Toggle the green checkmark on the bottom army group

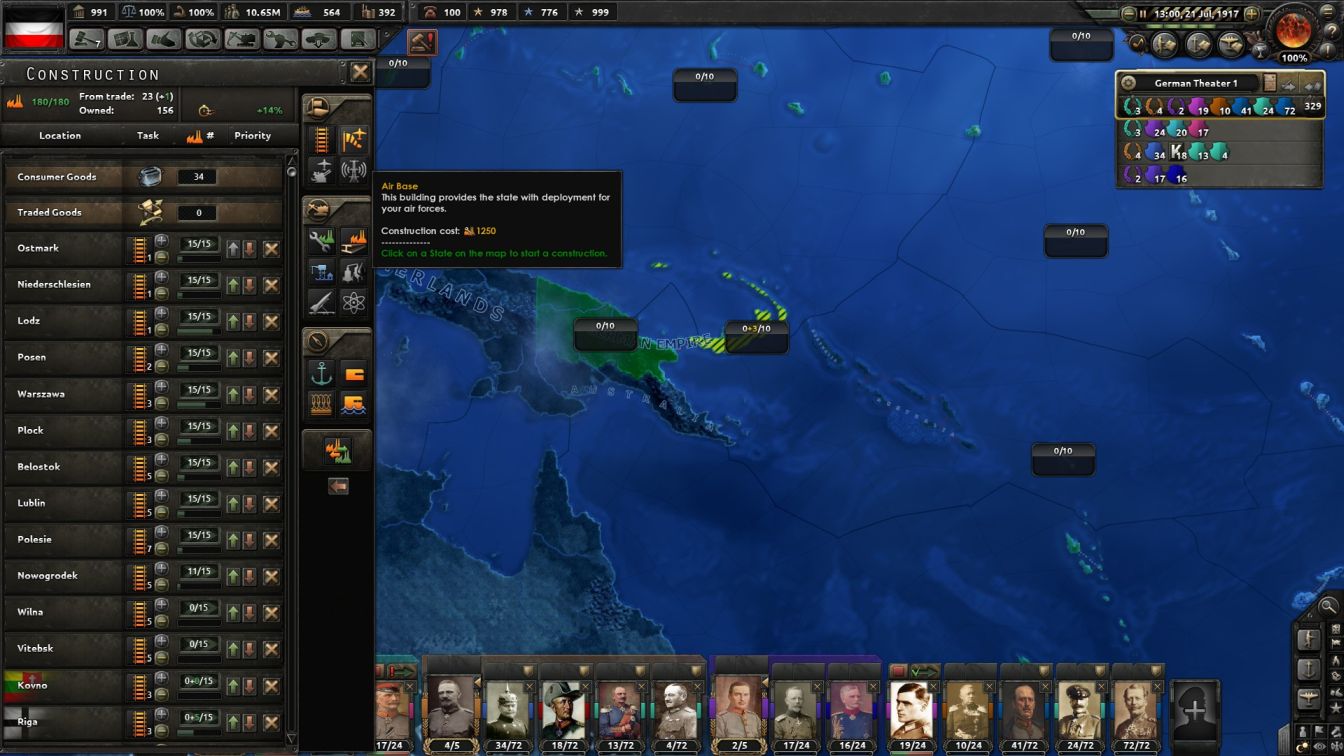point(924,670)
